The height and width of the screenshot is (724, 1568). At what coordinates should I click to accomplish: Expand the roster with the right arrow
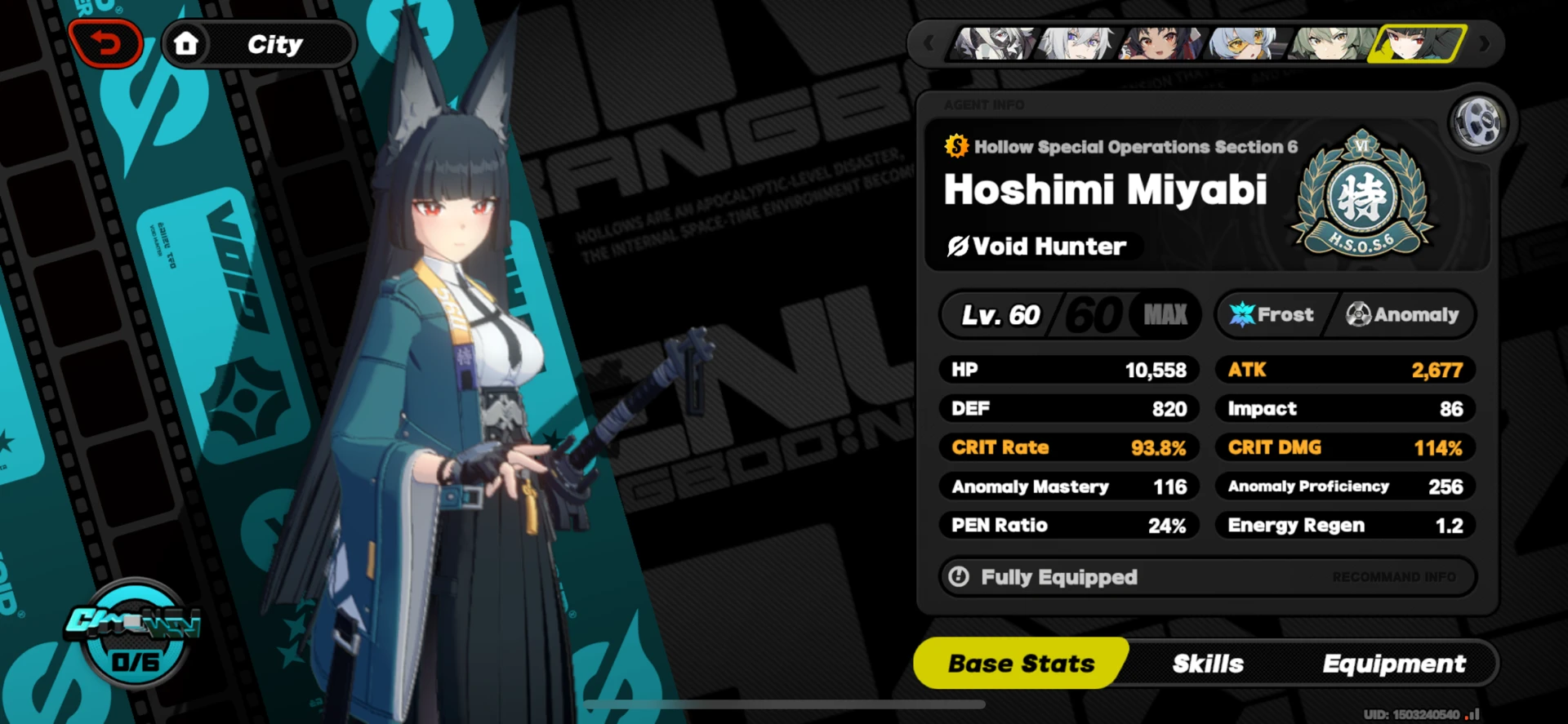(1485, 45)
